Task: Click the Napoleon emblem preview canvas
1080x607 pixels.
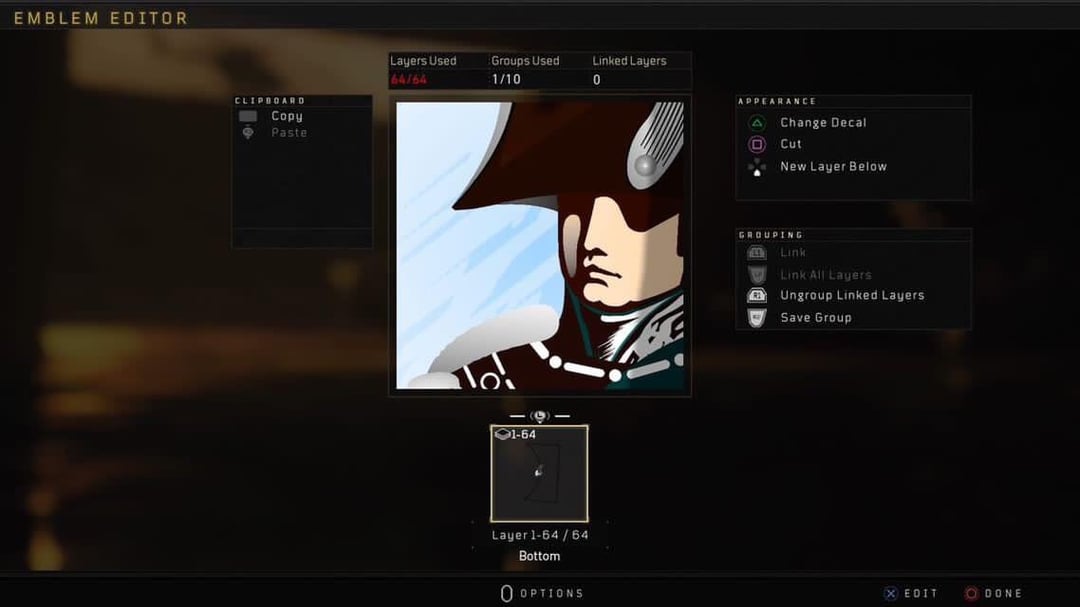Action: coord(540,245)
